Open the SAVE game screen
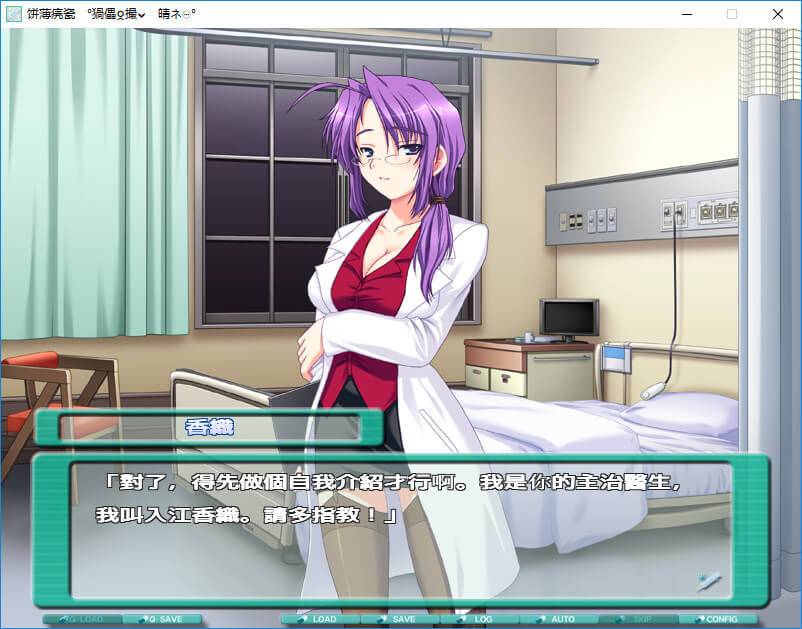The width and height of the screenshot is (802, 629). [x=400, y=620]
